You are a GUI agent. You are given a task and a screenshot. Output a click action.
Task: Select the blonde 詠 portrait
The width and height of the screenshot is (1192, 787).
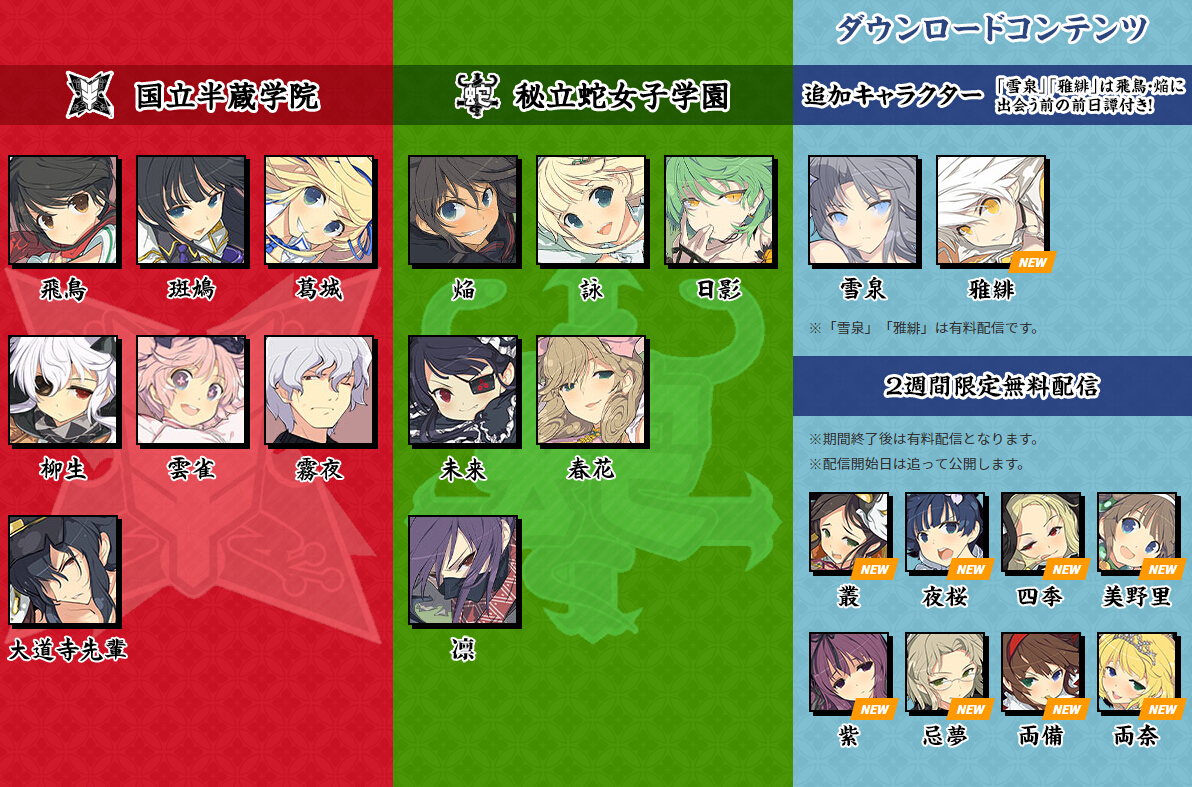click(x=591, y=210)
